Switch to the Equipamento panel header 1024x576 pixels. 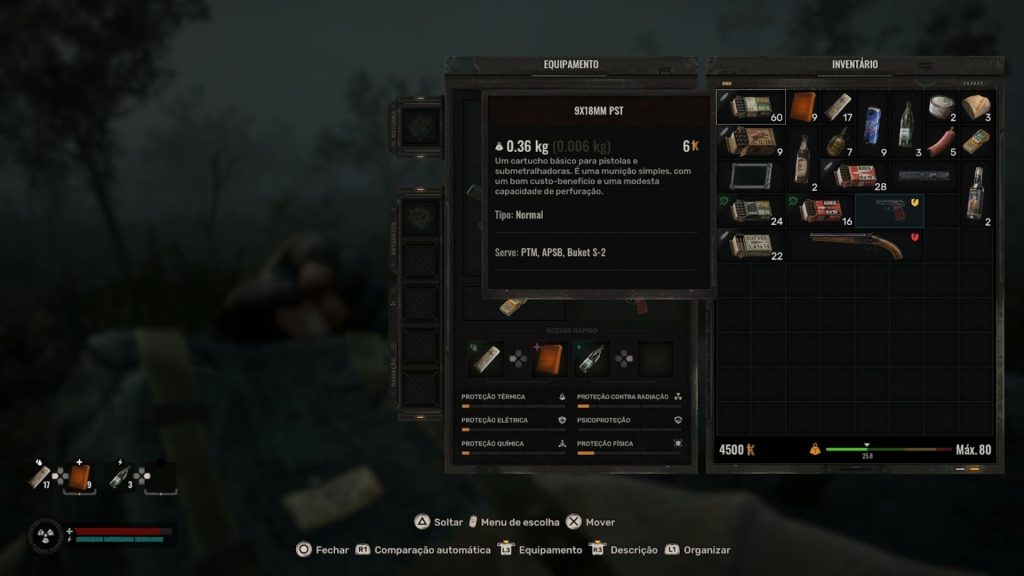point(571,64)
